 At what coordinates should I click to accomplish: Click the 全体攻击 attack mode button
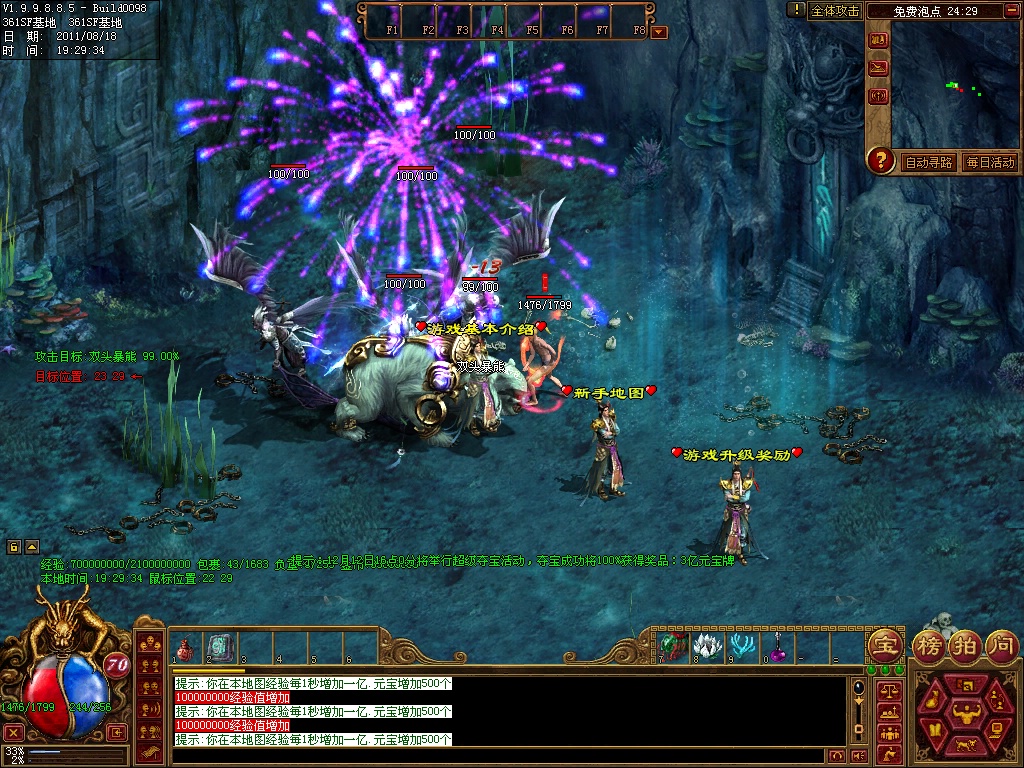tap(835, 10)
